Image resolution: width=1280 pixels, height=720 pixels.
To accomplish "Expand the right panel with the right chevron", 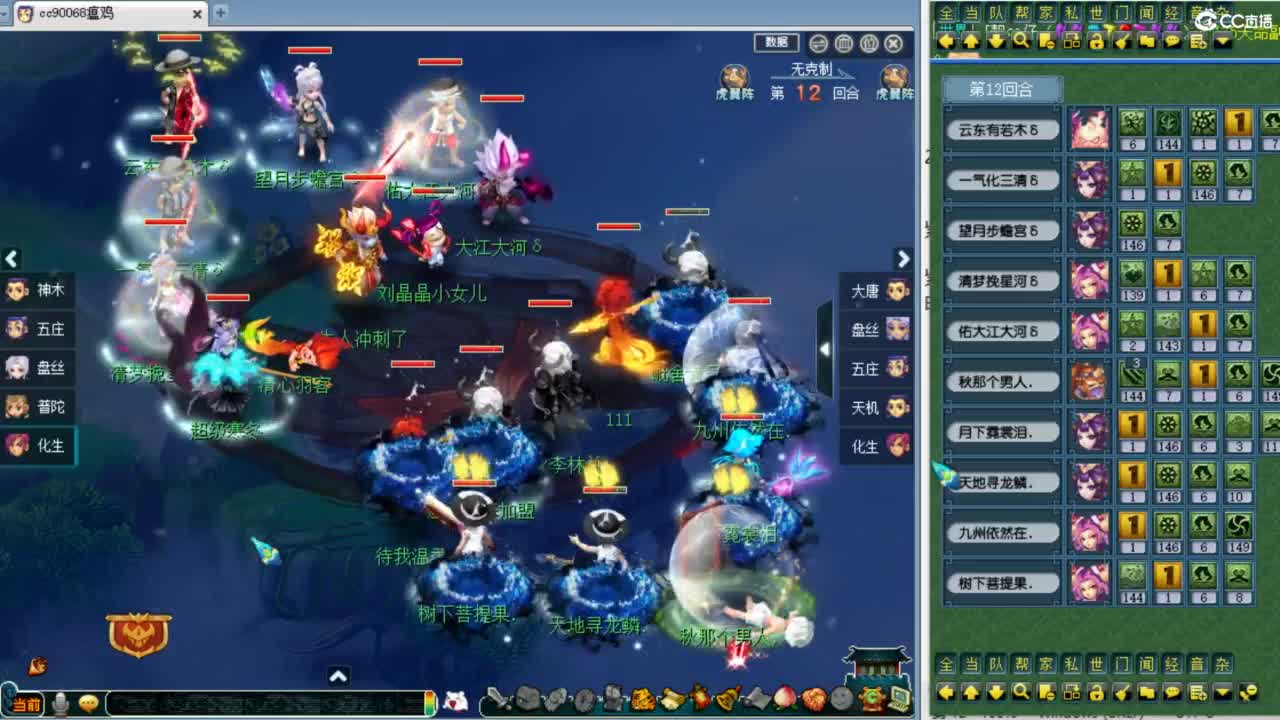I will pos(903,259).
